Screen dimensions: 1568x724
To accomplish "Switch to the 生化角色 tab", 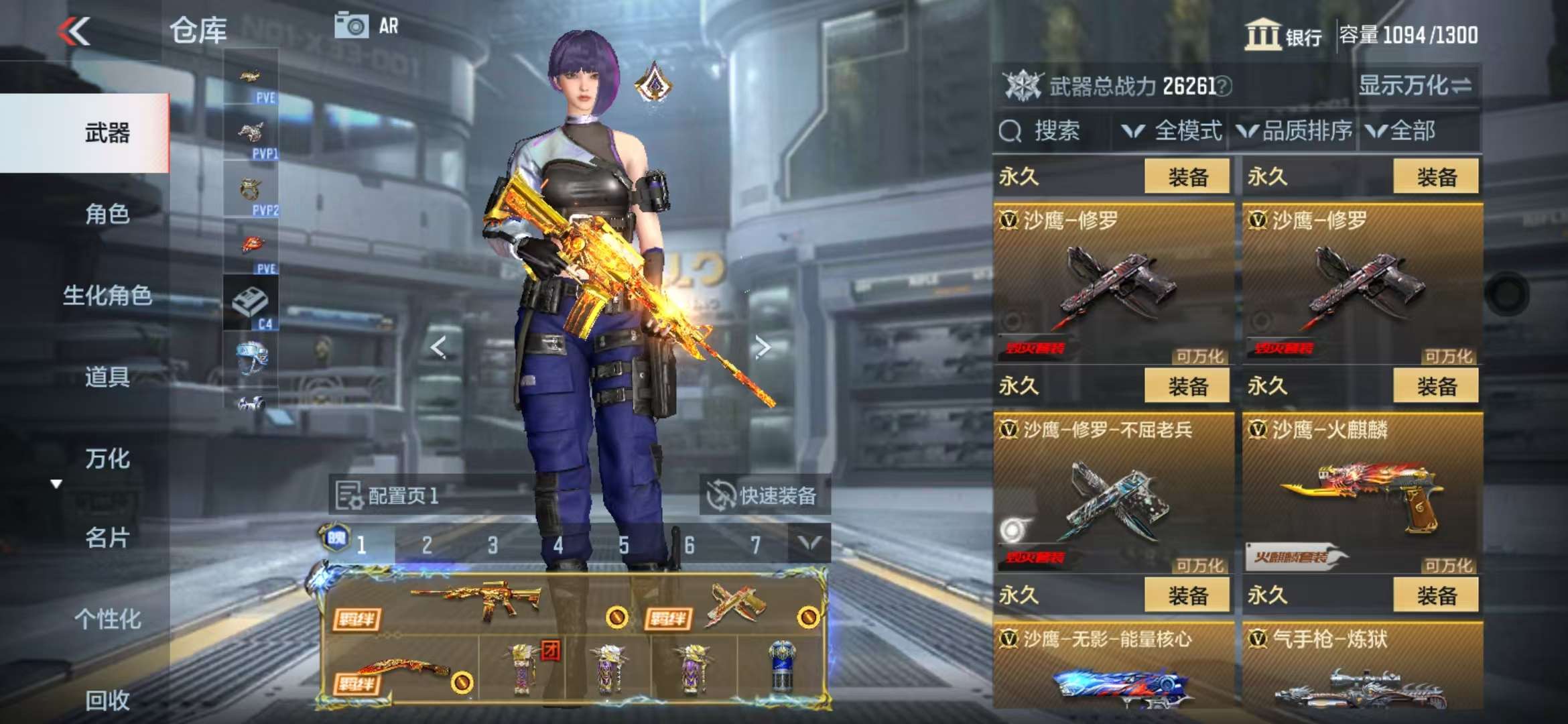I will tap(107, 296).
